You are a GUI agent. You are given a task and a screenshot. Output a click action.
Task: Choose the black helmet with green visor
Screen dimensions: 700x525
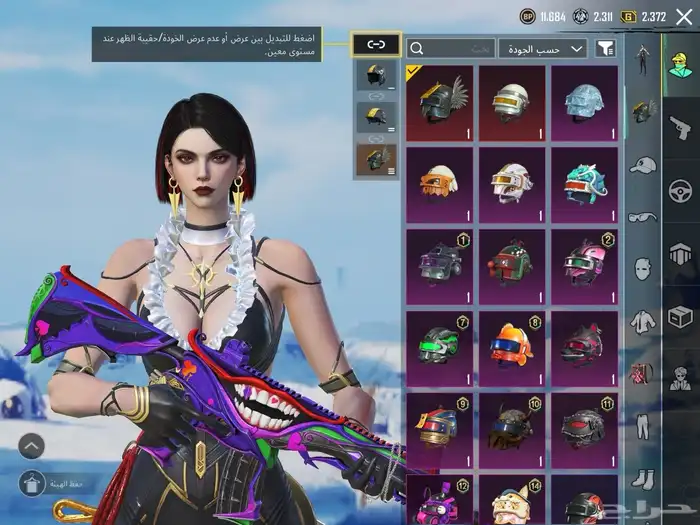pyautogui.click(x=440, y=346)
